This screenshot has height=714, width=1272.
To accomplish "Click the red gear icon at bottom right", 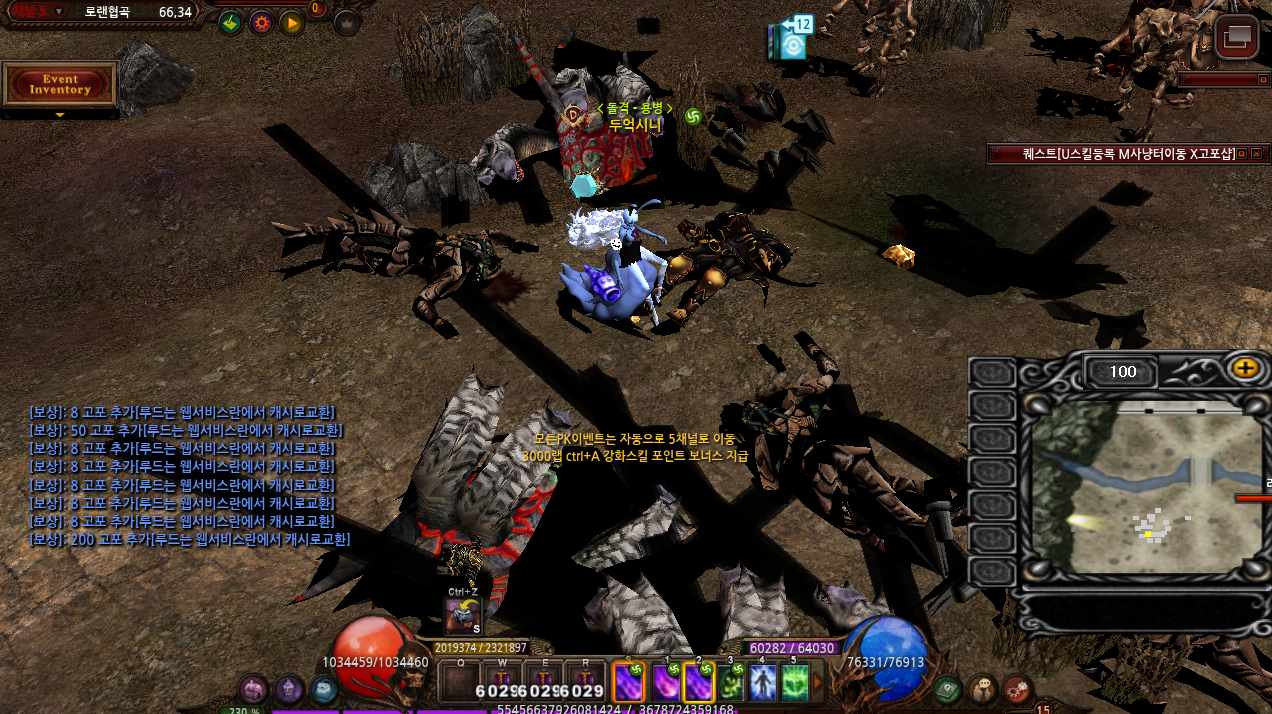I will [x=1016, y=689].
